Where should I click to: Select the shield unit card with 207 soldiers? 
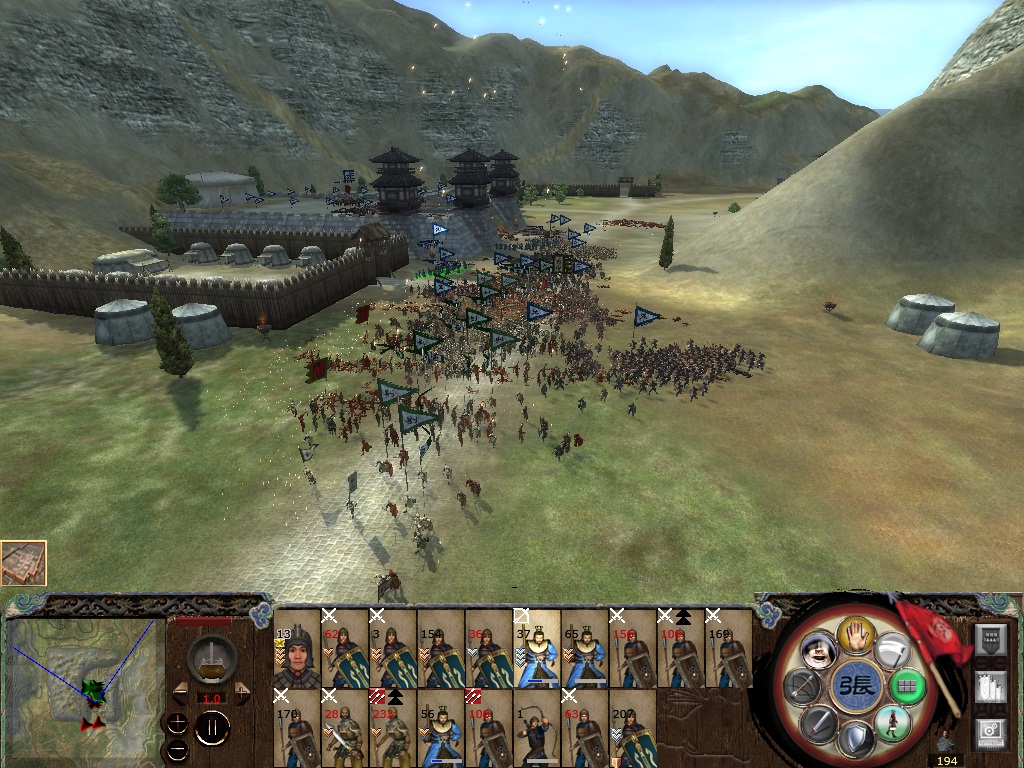(632, 729)
